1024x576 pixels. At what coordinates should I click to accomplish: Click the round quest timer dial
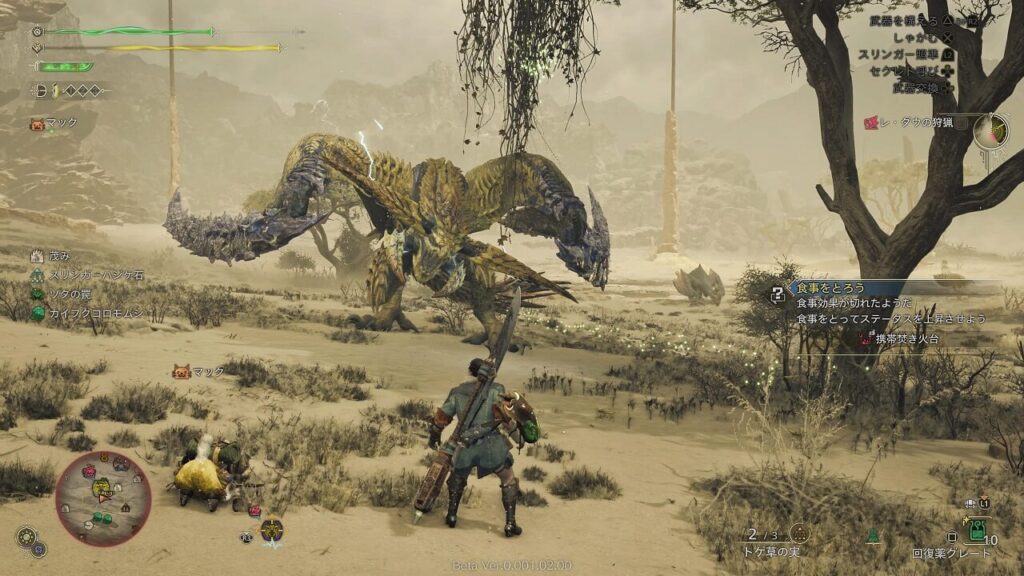[x=991, y=130]
